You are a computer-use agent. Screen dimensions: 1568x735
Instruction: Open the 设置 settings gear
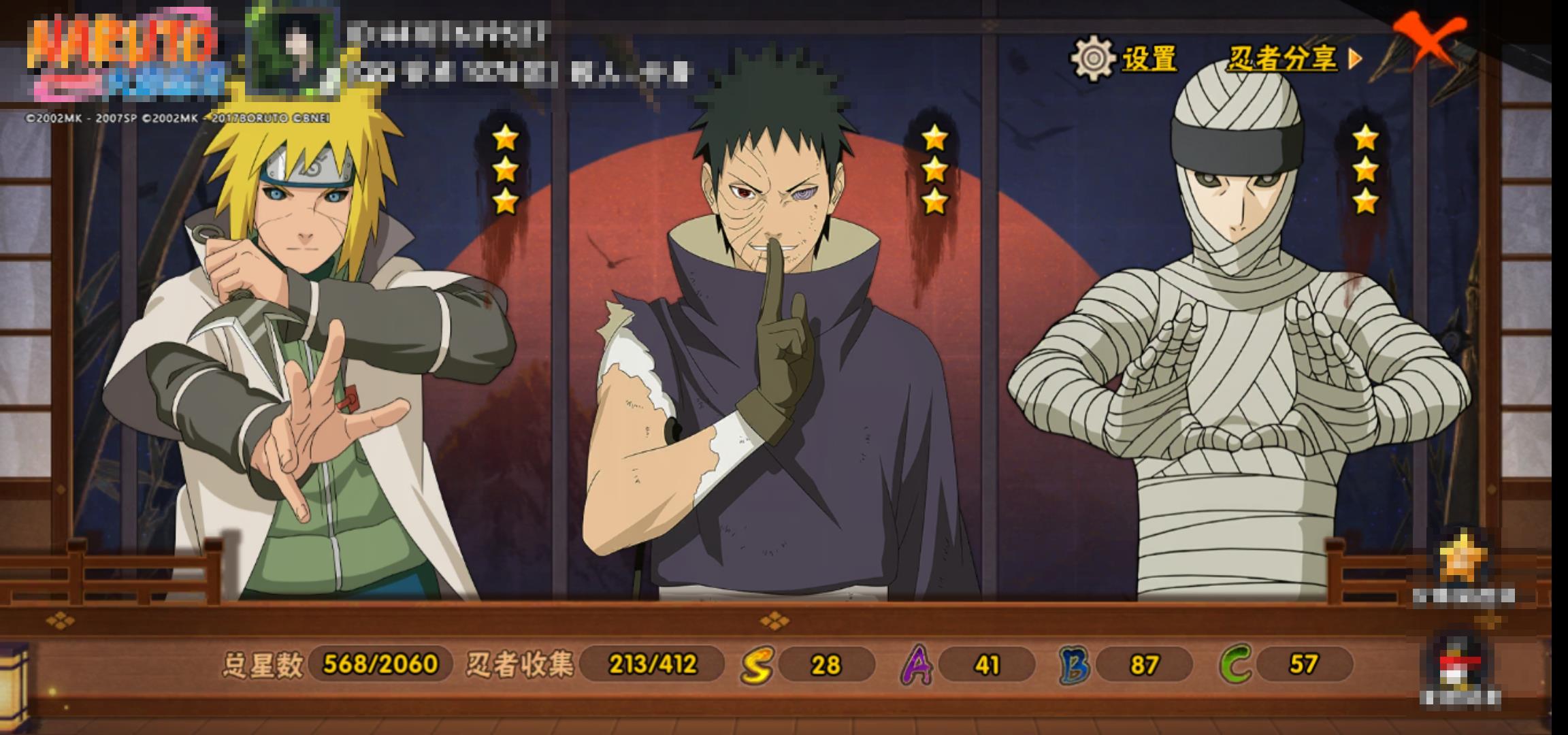(1093, 59)
